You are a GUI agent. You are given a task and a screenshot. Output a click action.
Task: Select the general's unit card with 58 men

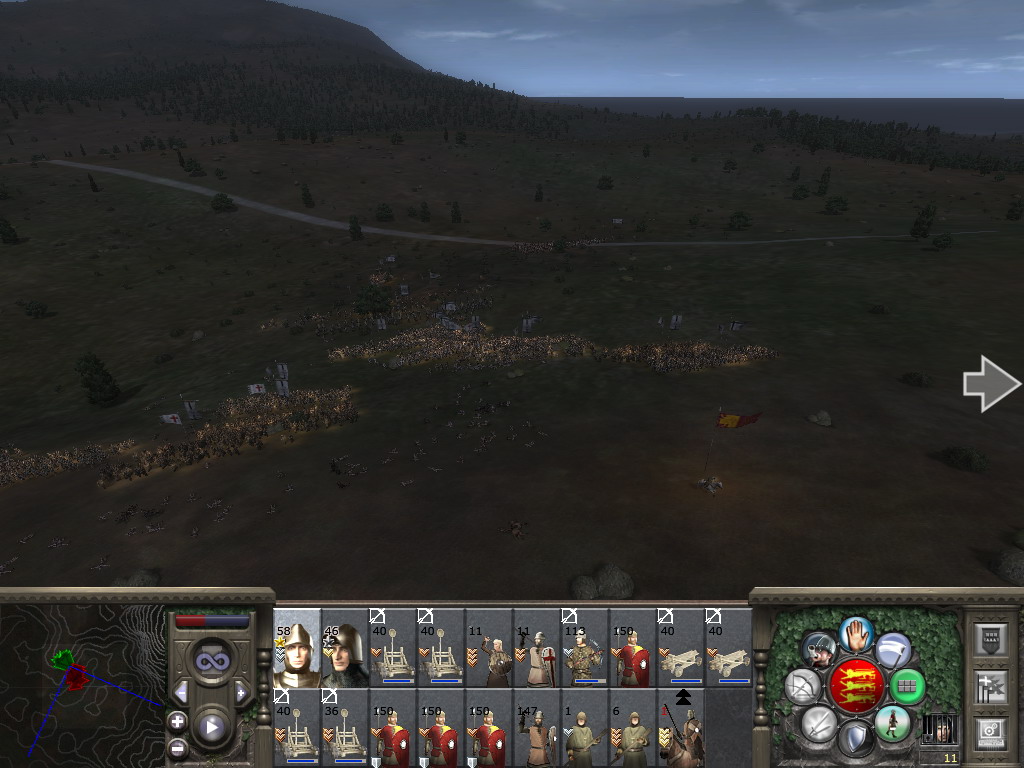pos(297,647)
